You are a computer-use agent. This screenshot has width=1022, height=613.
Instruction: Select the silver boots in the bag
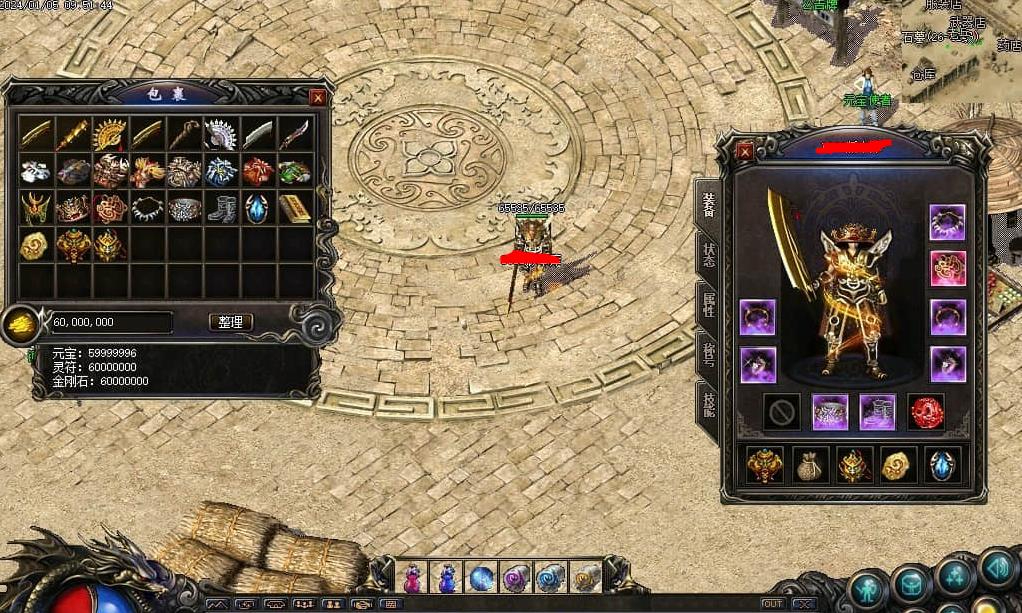(x=219, y=208)
